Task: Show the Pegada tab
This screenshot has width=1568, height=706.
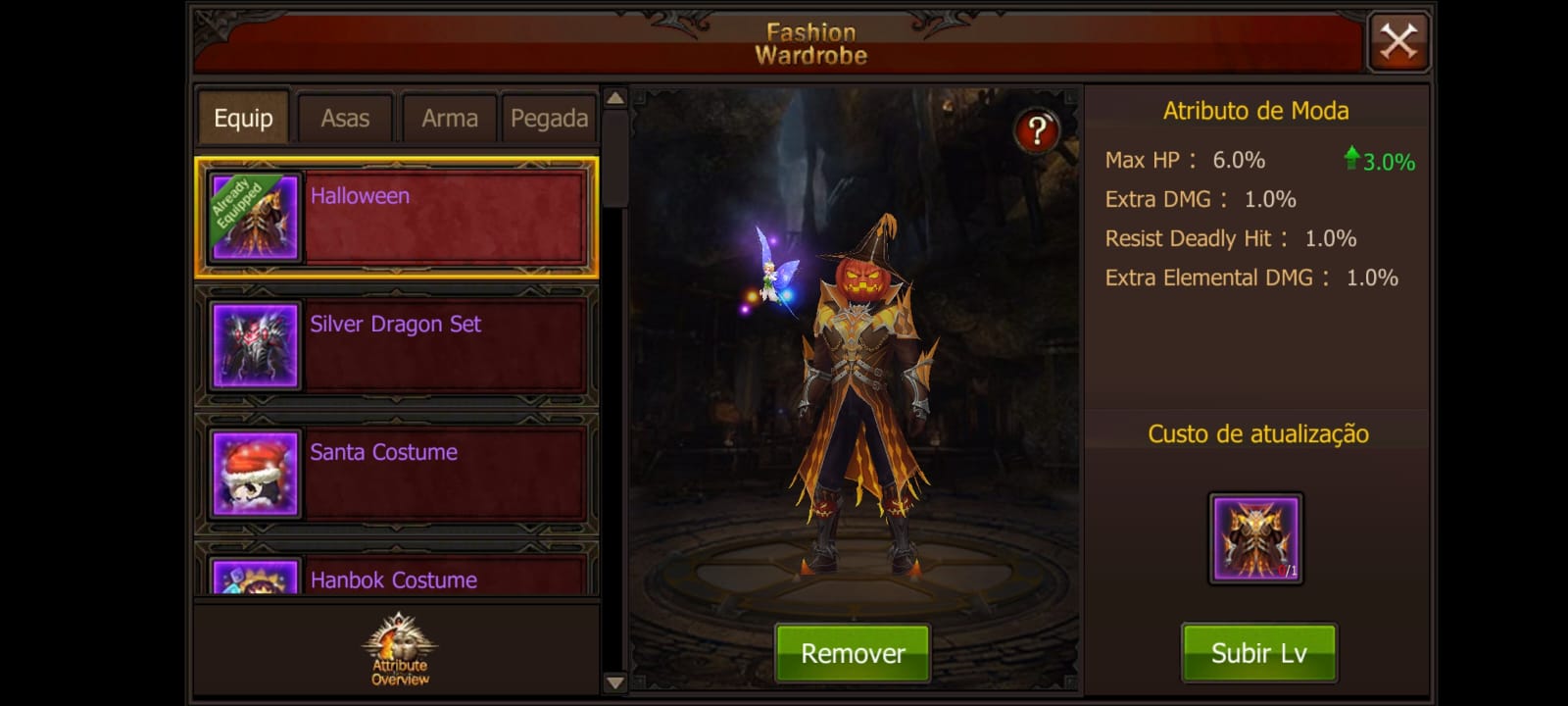Action: coord(549,119)
